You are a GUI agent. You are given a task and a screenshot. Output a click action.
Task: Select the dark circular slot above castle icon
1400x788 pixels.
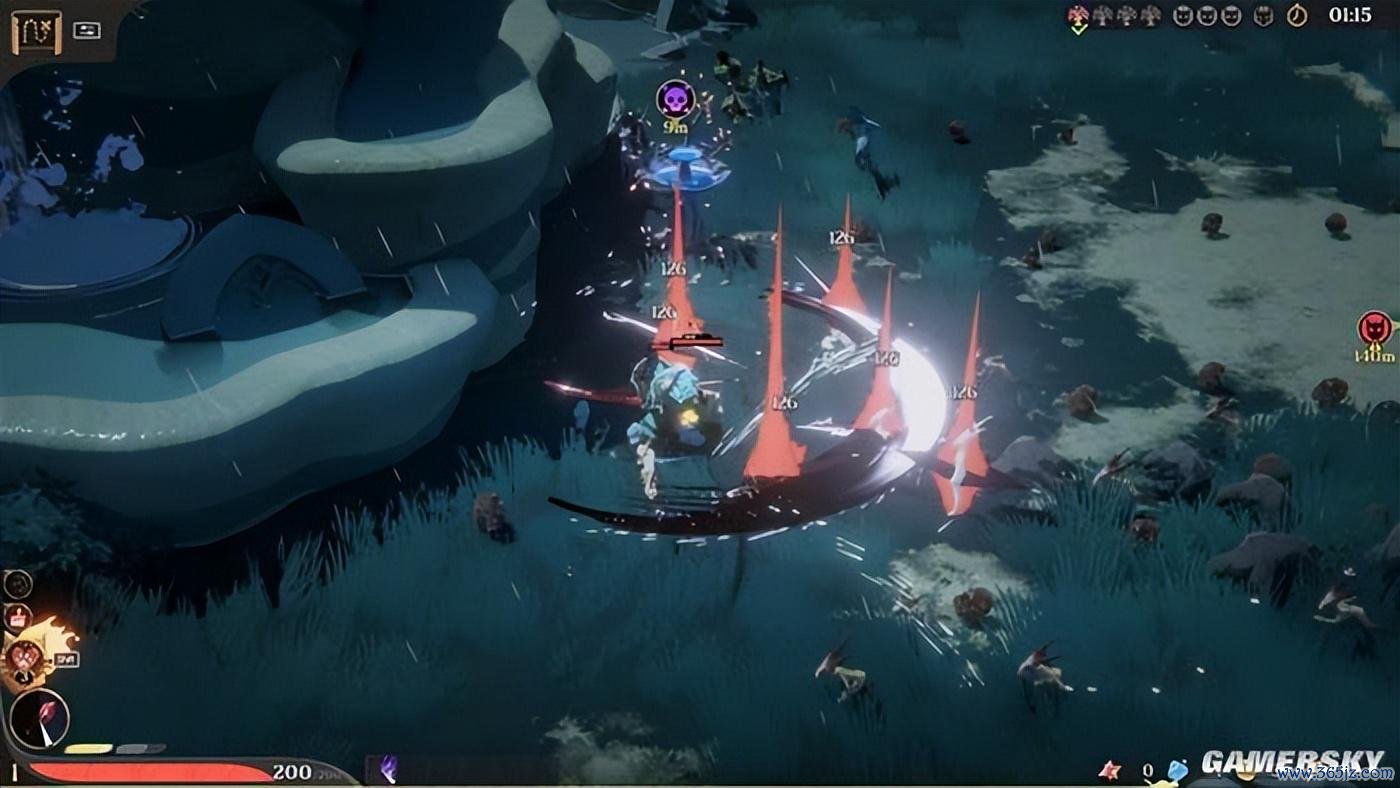[18, 584]
